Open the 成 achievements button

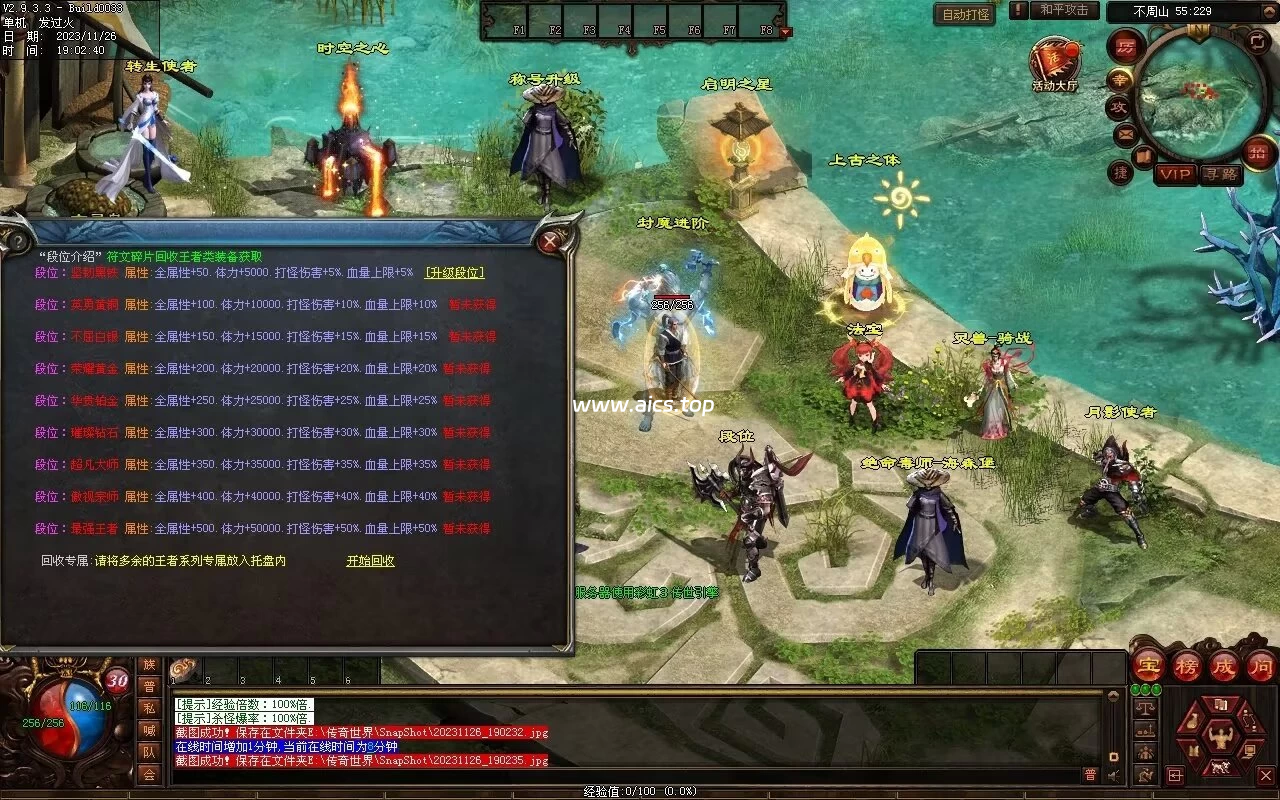1223,665
